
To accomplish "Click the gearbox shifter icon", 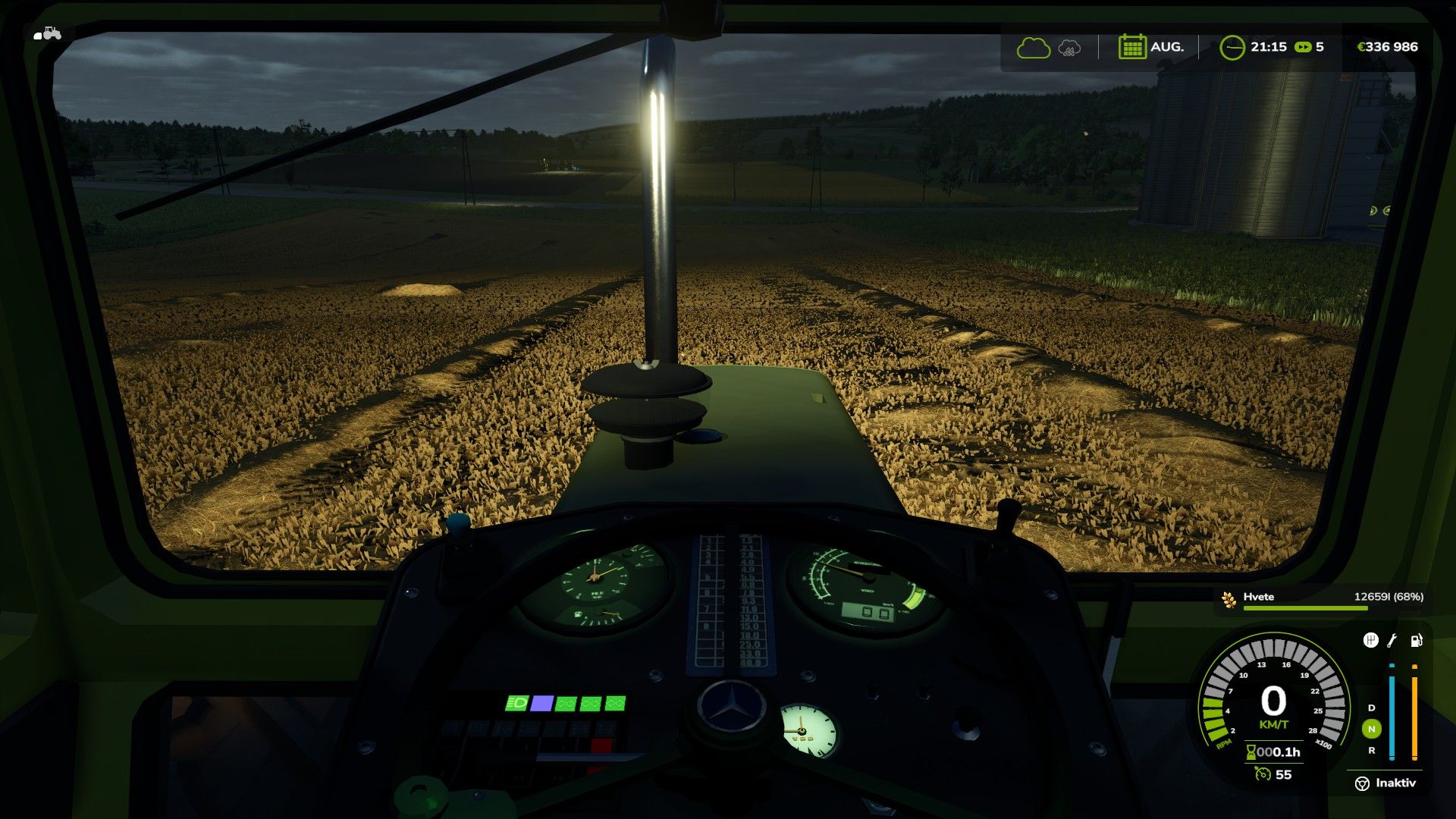I will click(1370, 641).
